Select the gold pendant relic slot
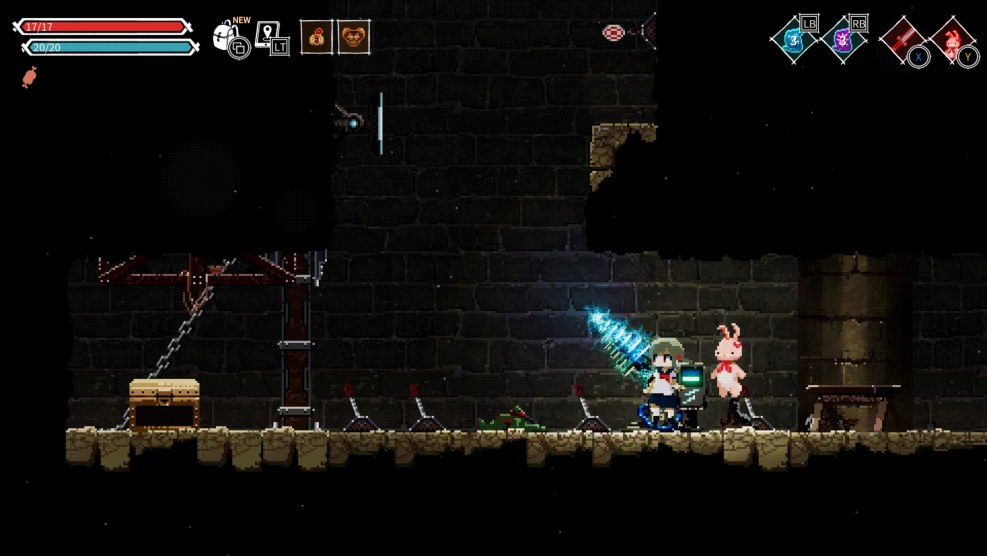This screenshot has width=987, height=556. 317,37
